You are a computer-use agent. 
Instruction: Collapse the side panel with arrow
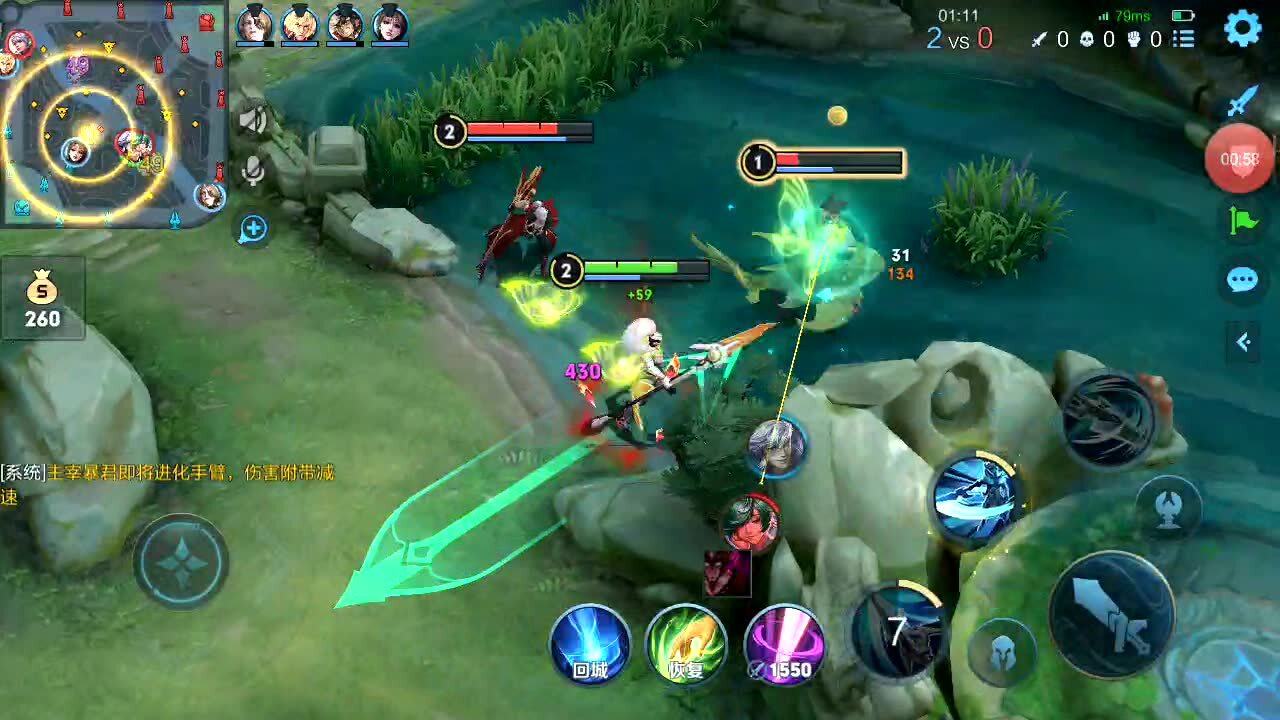pos(1243,343)
